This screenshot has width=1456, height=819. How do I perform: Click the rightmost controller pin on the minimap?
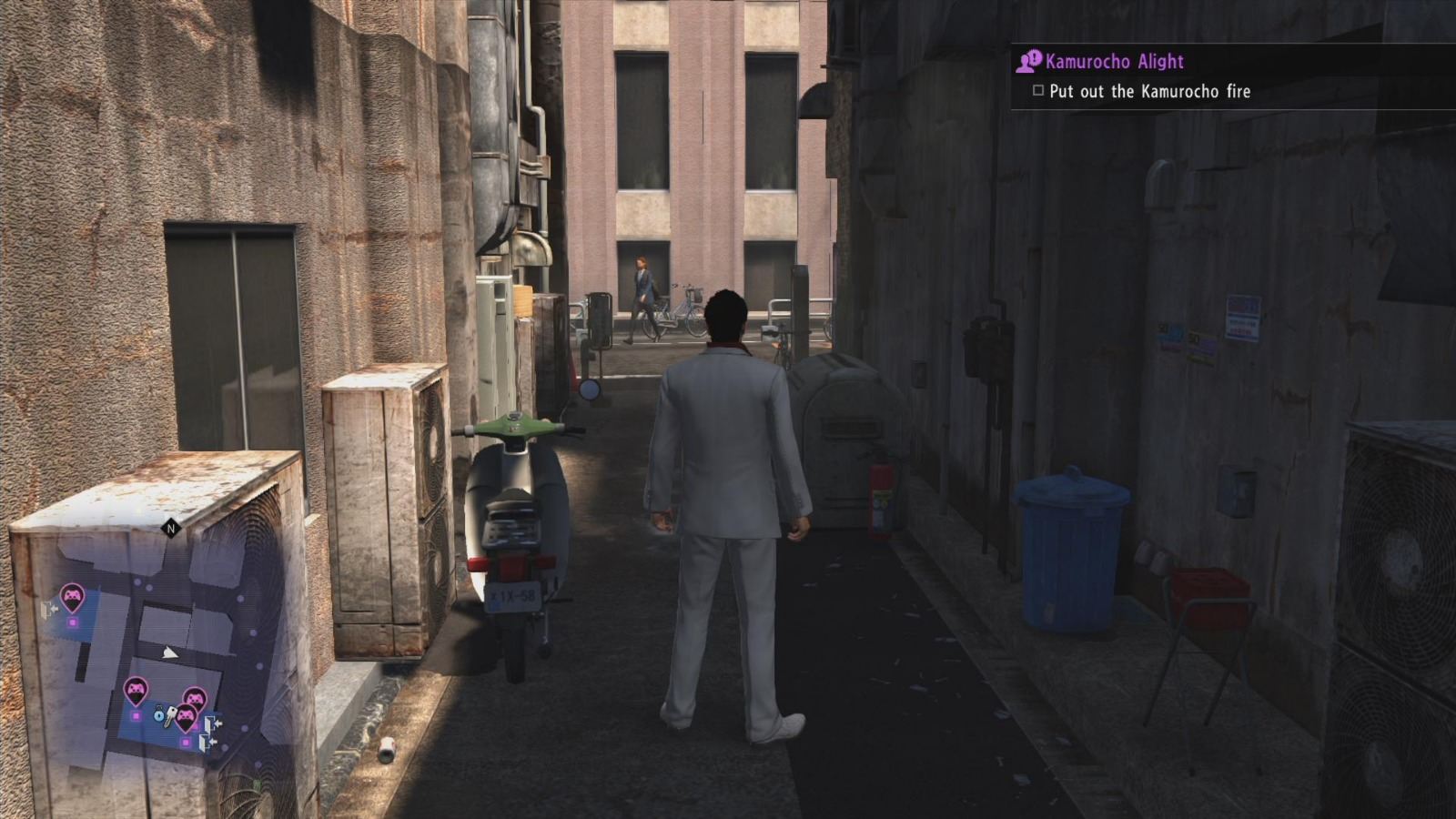click(196, 696)
